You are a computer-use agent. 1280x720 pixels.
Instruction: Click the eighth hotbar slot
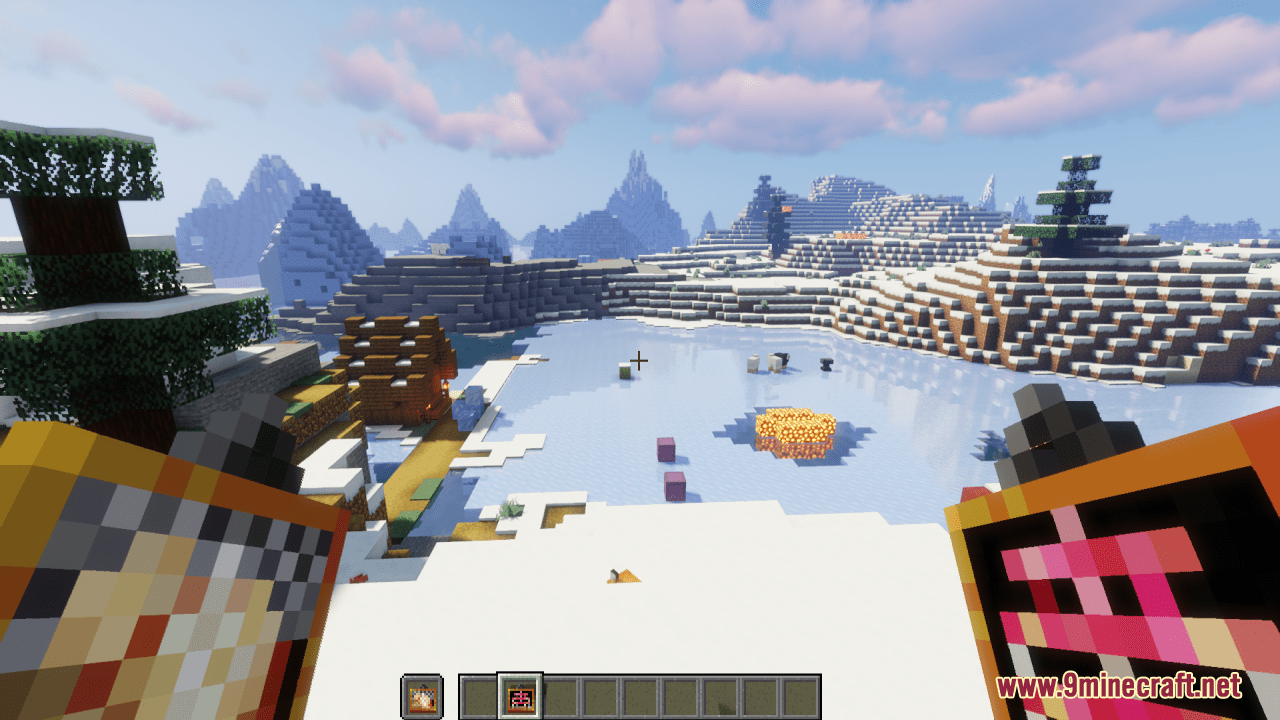[760, 691]
